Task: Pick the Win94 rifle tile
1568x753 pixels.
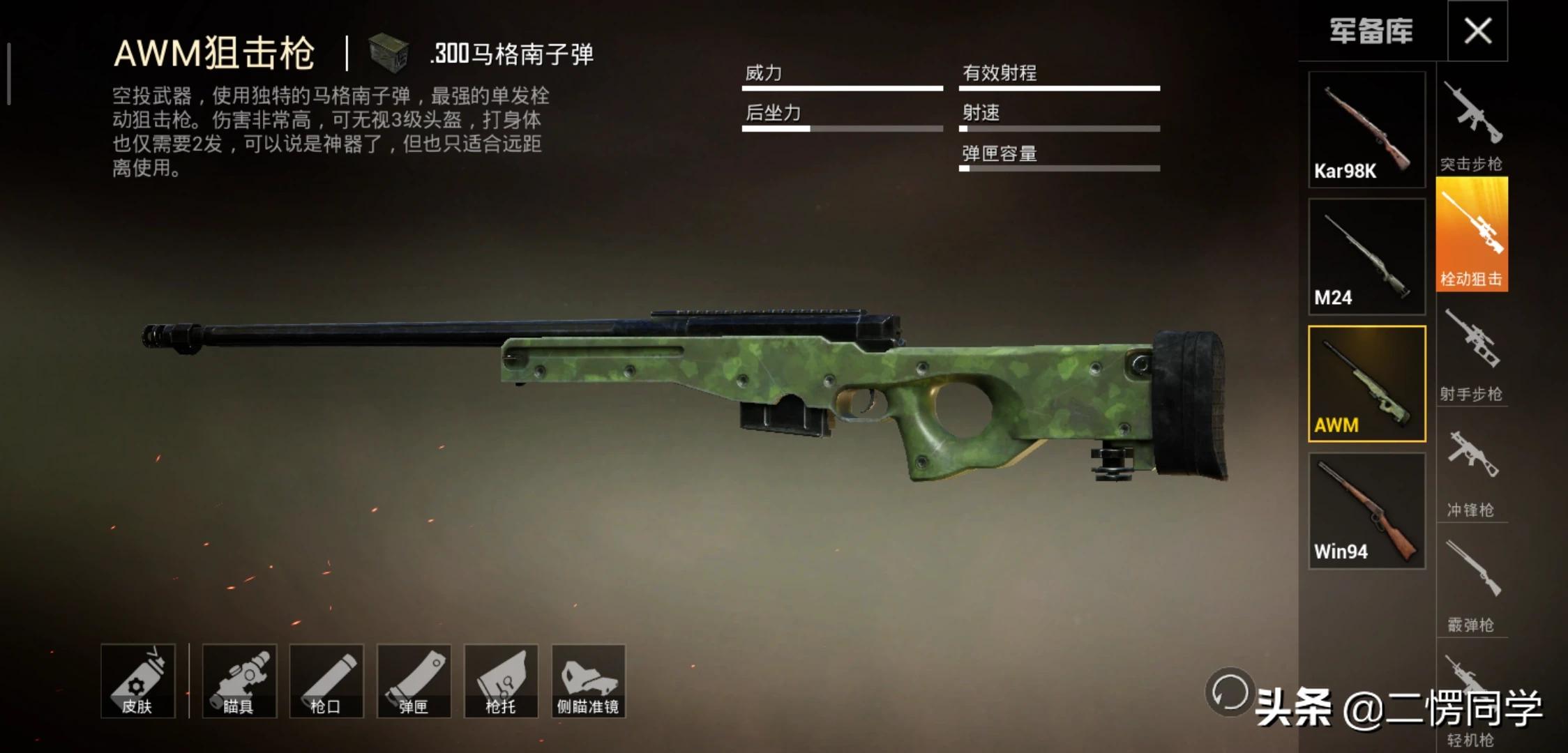Action: (1366, 511)
